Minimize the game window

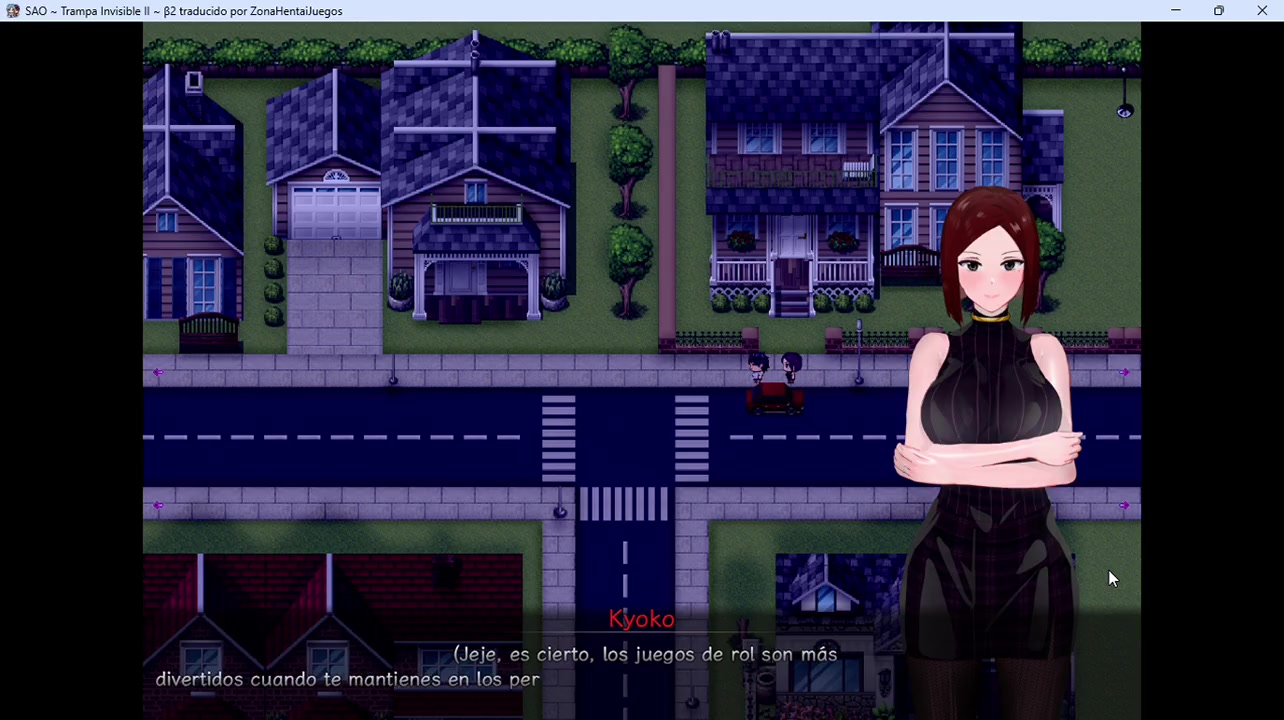click(x=1176, y=11)
